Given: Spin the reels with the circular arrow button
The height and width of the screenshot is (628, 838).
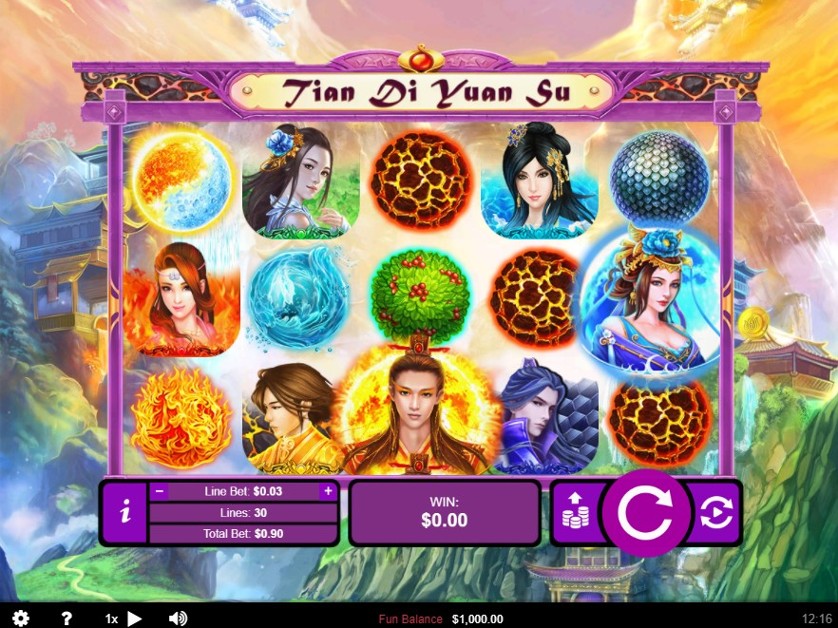Looking at the screenshot, I should (645, 512).
